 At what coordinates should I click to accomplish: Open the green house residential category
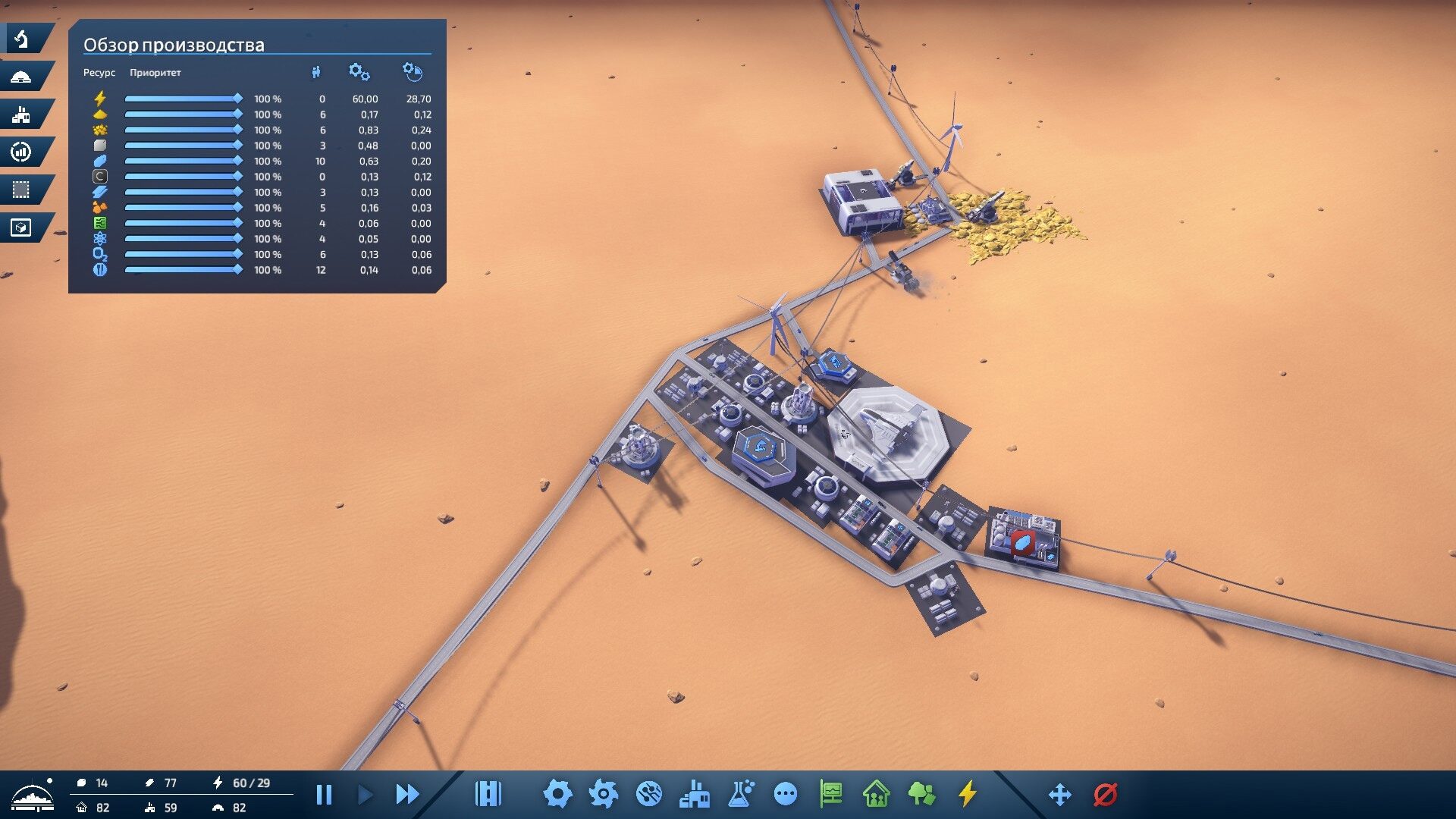876,794
